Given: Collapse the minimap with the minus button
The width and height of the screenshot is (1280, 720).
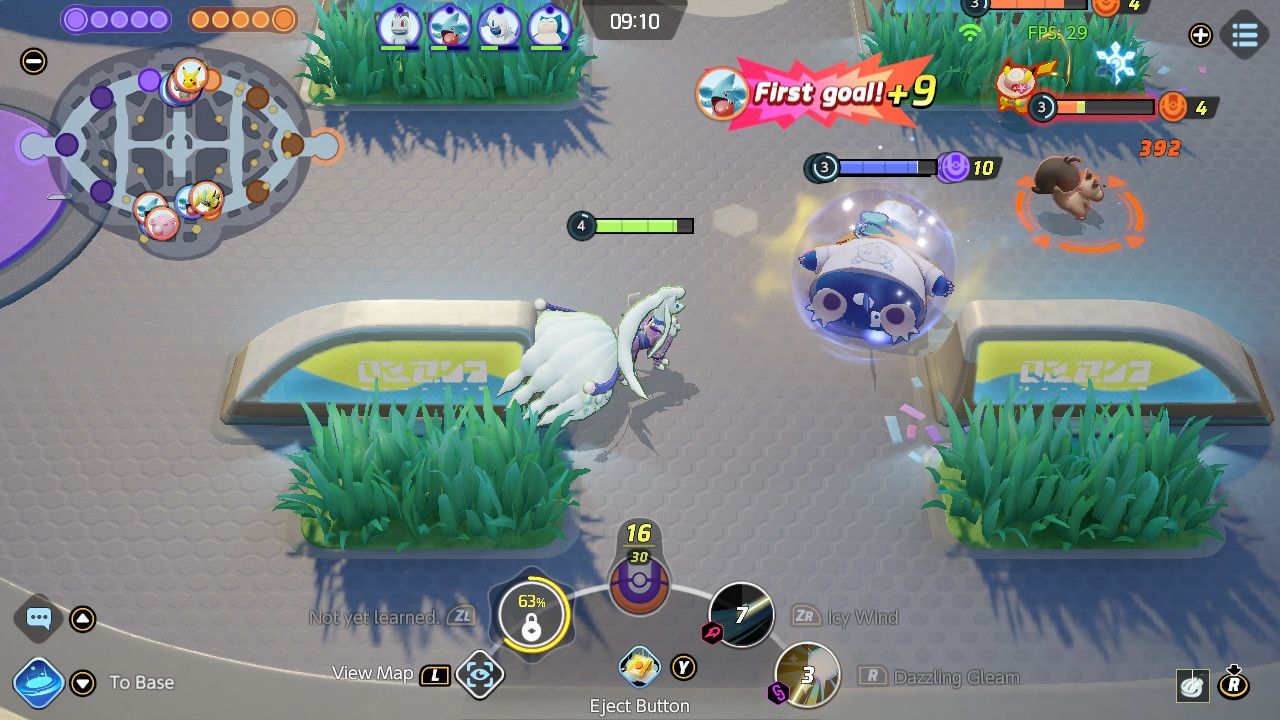Looking at the screenshot, I should [33, 61].
